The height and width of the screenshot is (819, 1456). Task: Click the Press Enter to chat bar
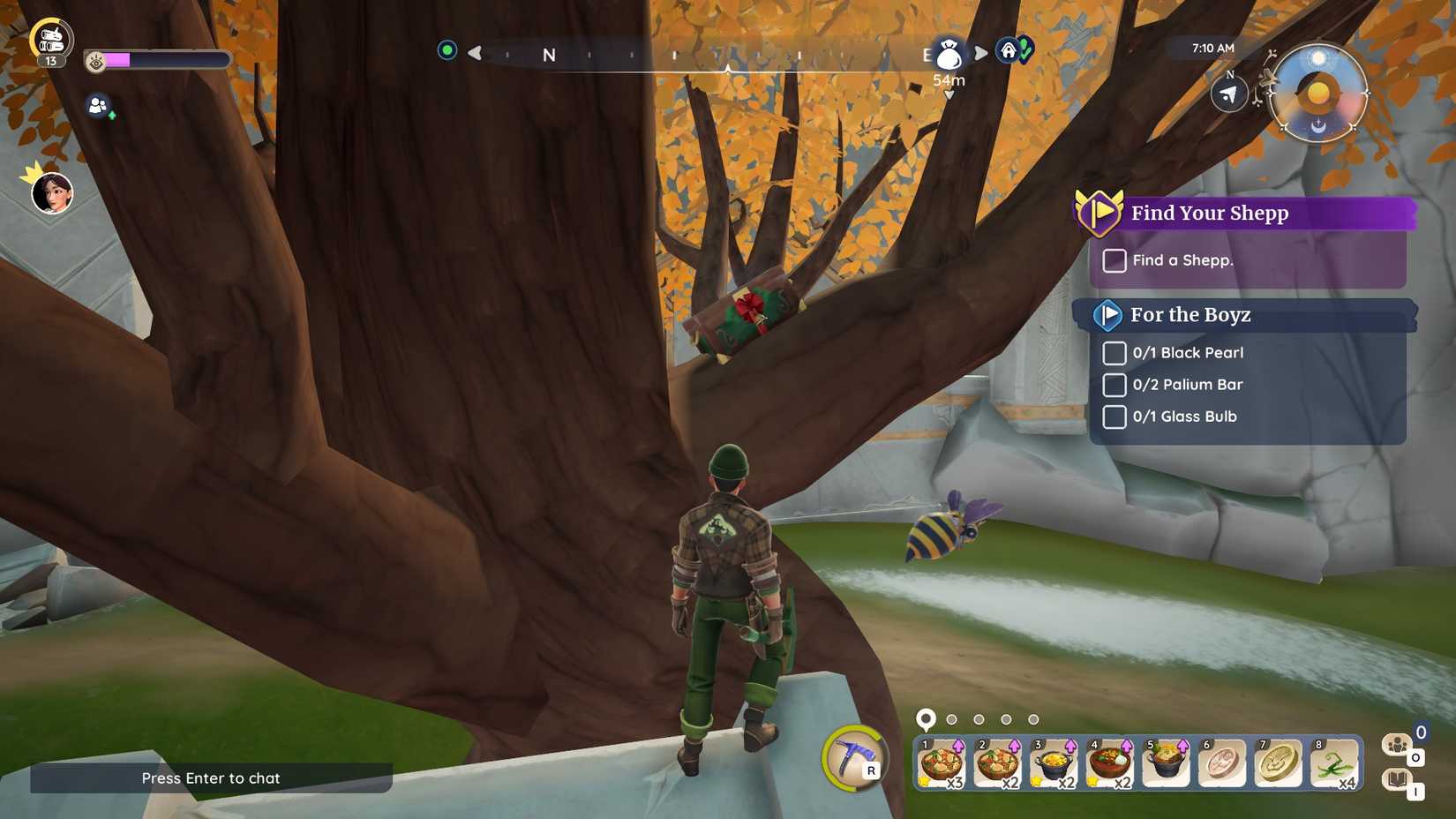coord(210,778)
